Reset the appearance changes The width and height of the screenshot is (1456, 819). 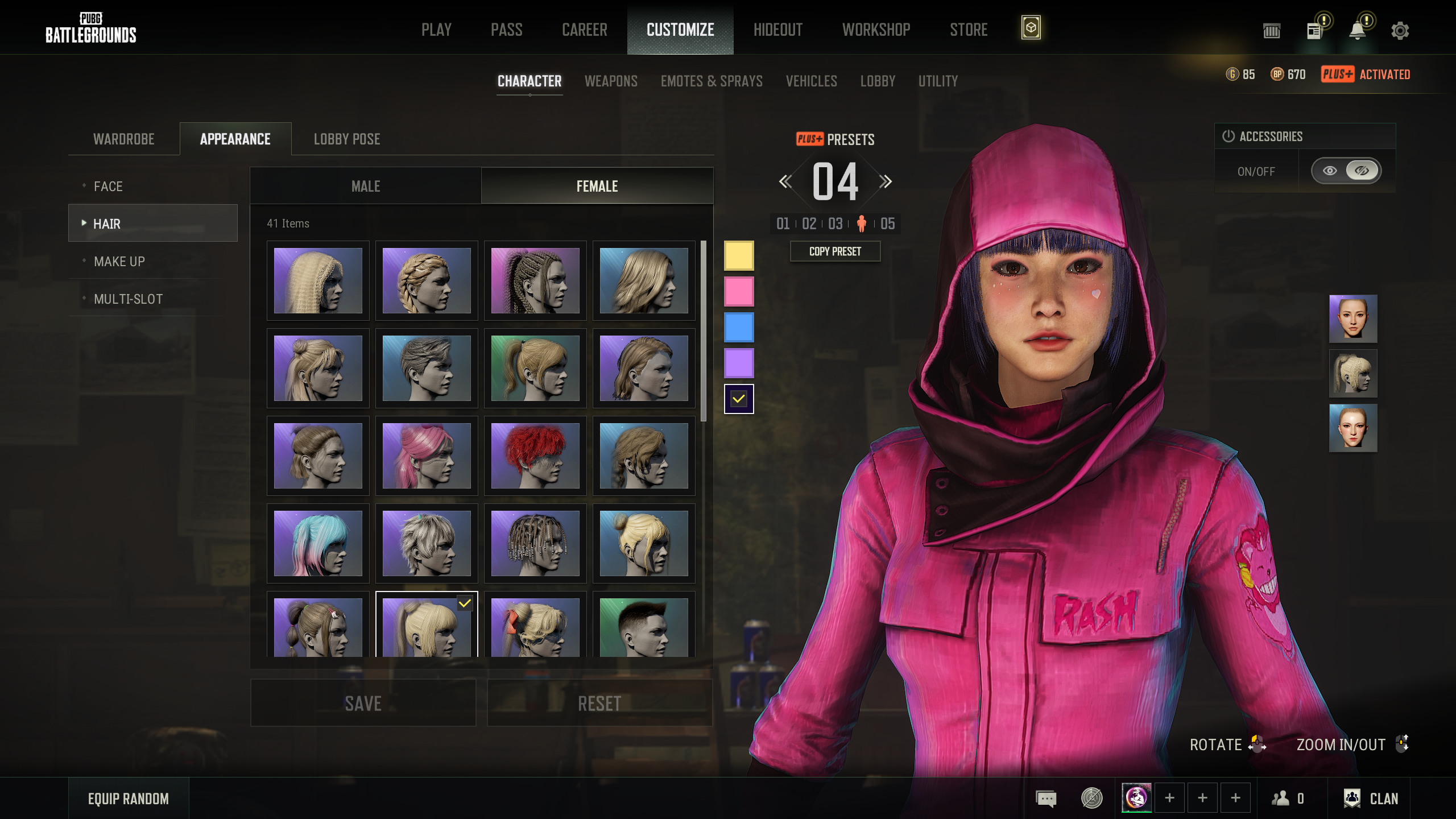point(599,703)
